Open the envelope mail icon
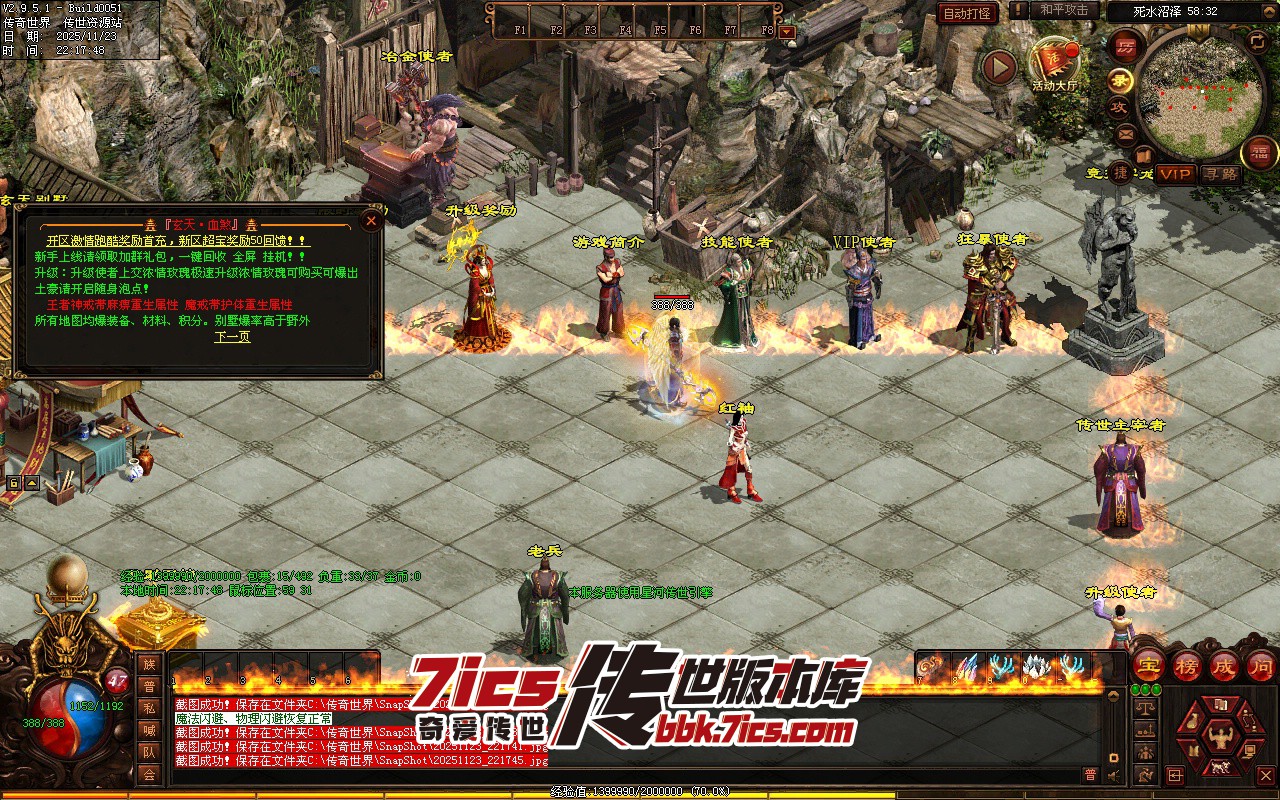The width and height of the screenshot is (1280, 800). click(1126, 133)
